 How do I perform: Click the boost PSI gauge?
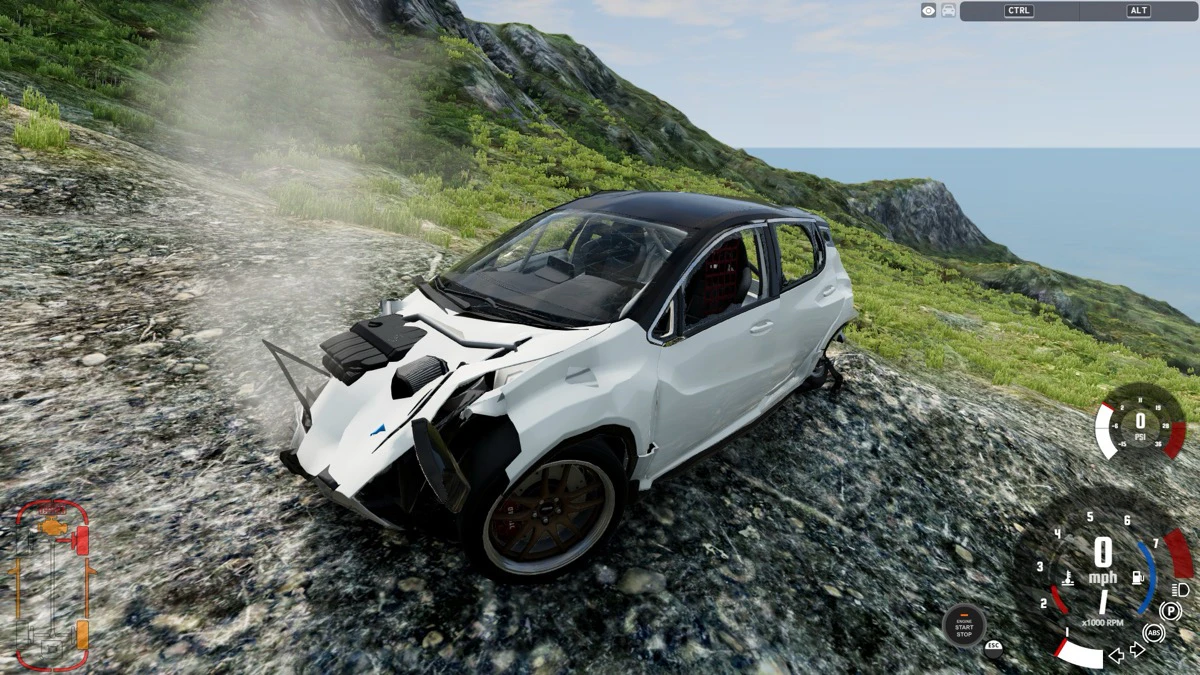click(x=1140, y=422)
